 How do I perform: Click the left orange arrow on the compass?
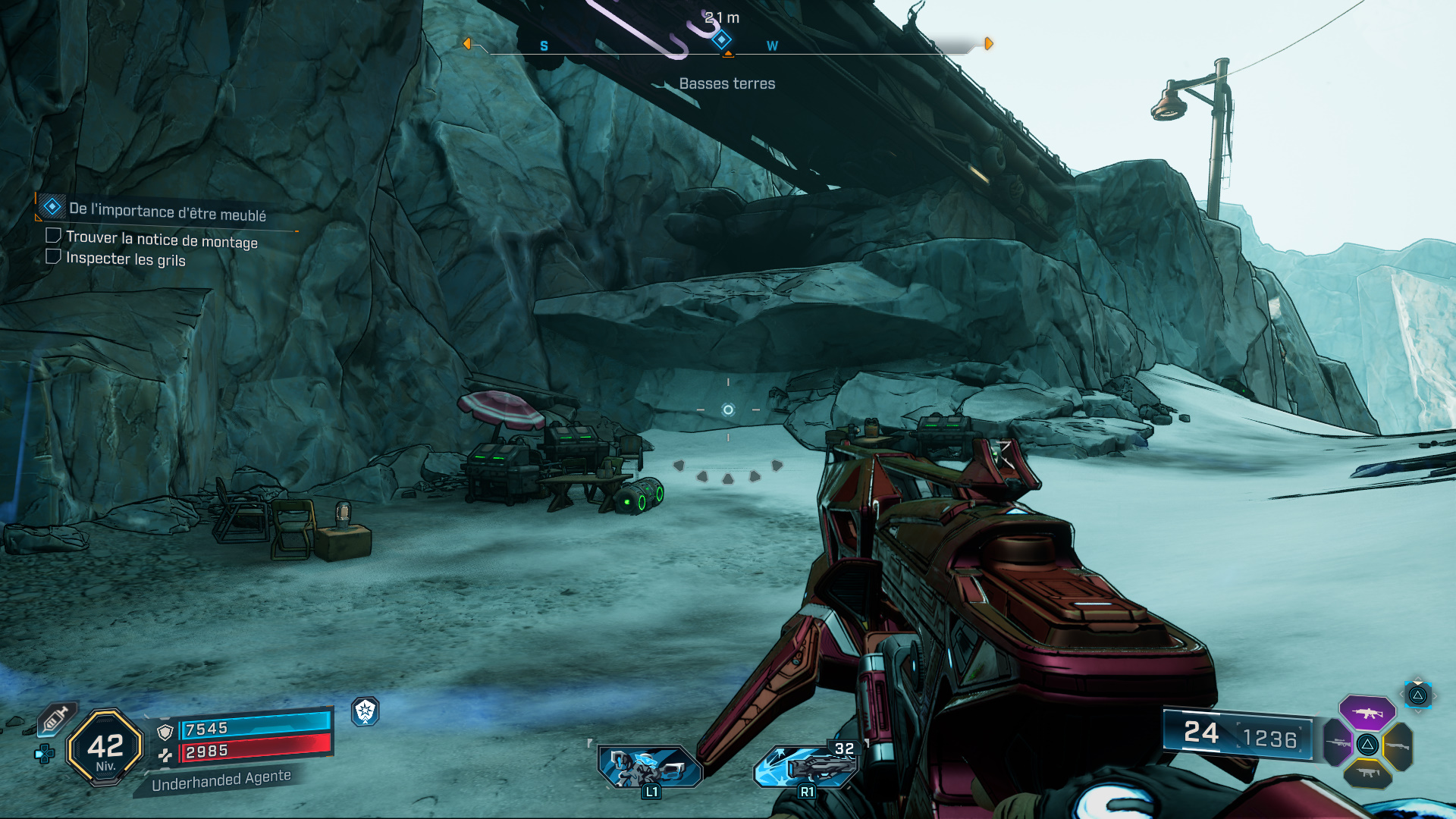(467, 44)
